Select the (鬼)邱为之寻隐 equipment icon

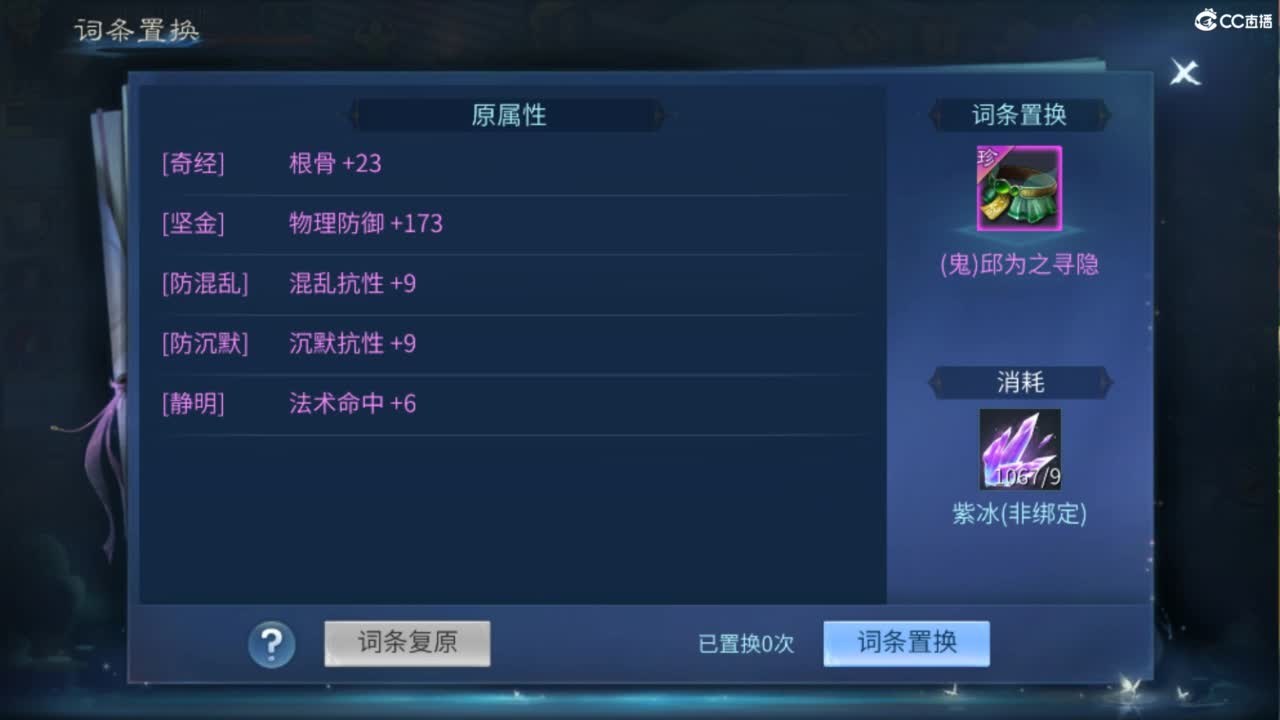tap(1019, 187)
